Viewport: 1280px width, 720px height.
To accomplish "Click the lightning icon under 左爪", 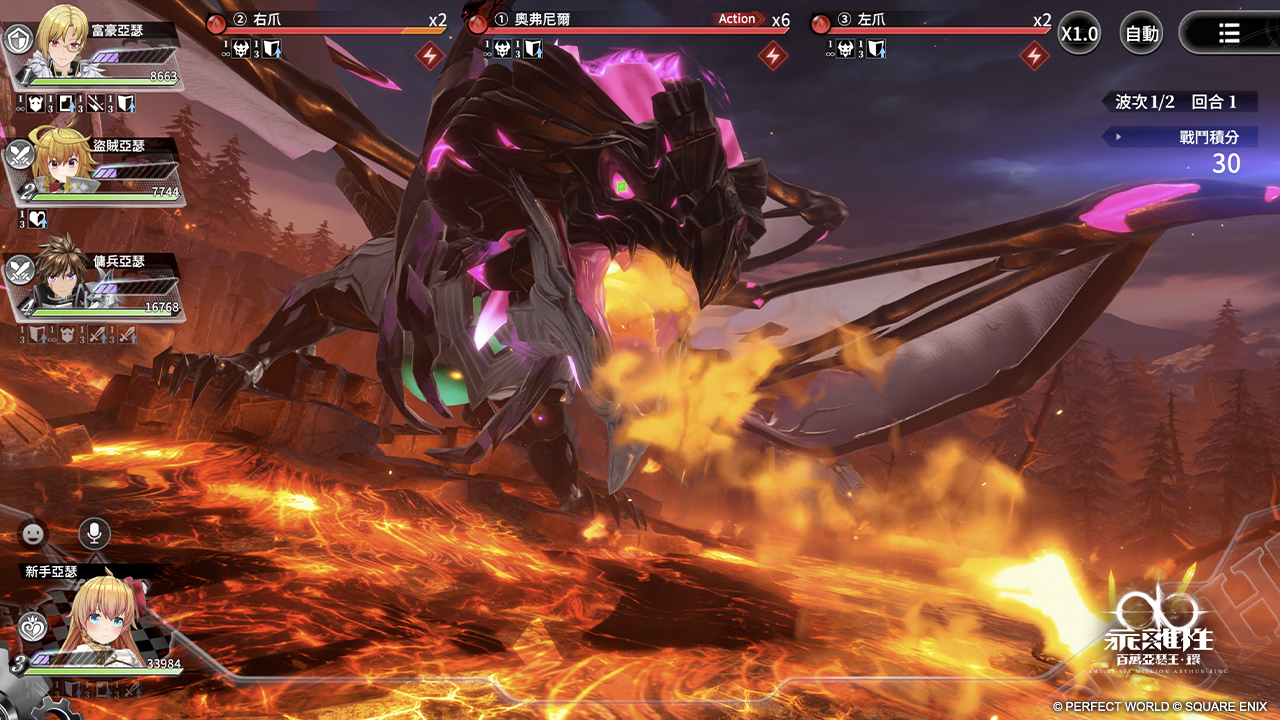I will 1034,56.
